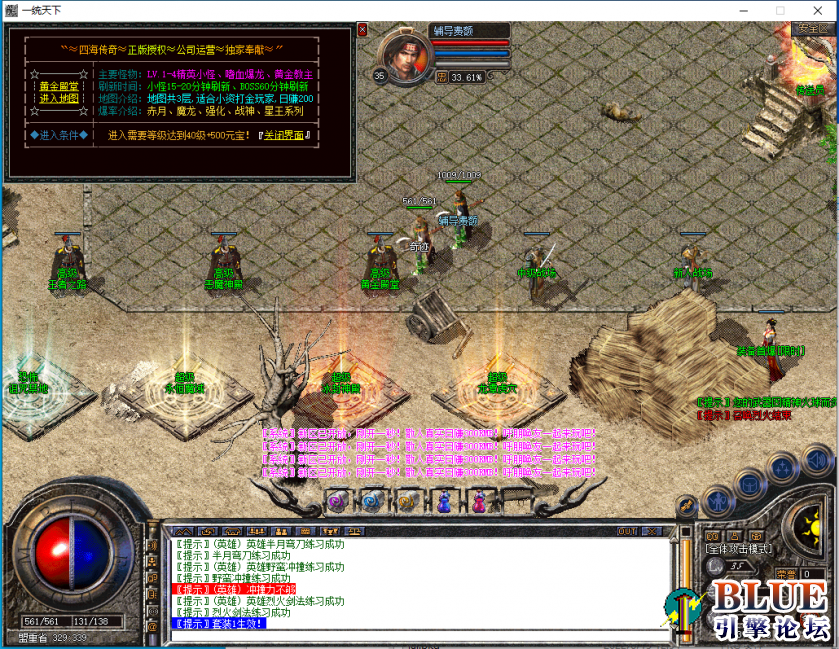
Task: Use the blue swirl scroll in the belt
Action: (372, 501)
